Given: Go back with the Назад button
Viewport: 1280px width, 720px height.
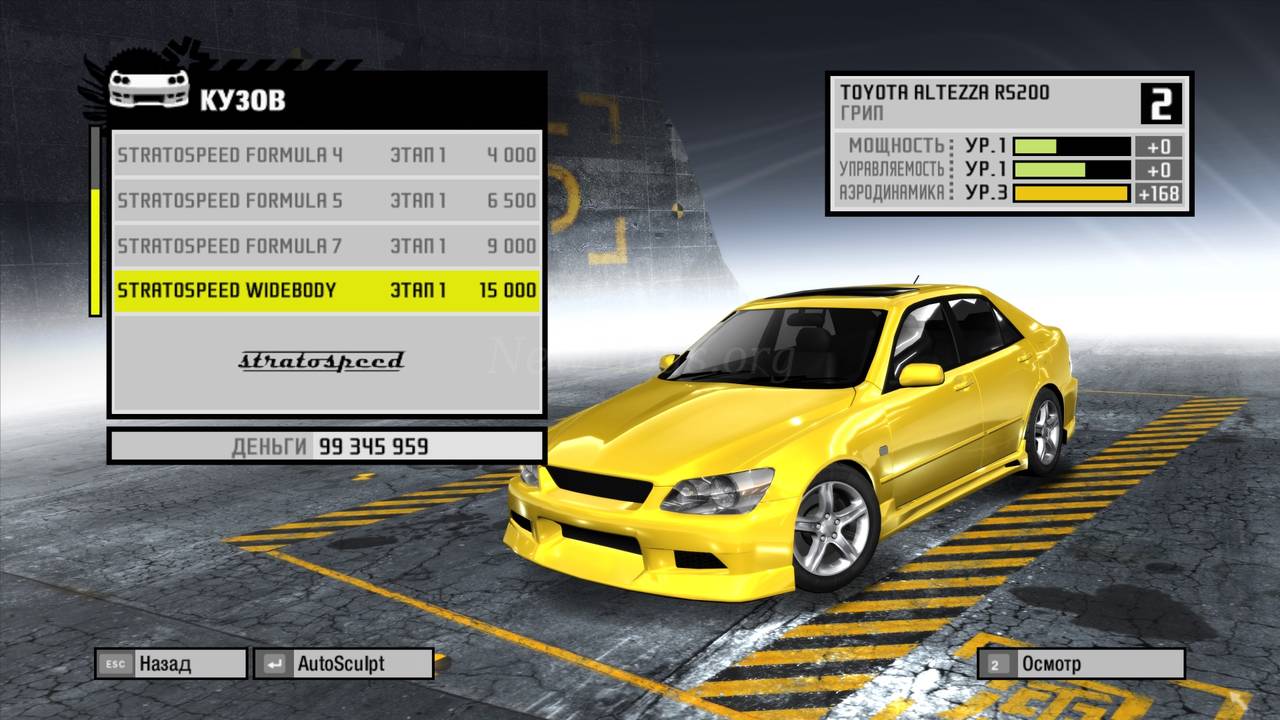Looking at the screenshot, I should [x=170, y=663].
